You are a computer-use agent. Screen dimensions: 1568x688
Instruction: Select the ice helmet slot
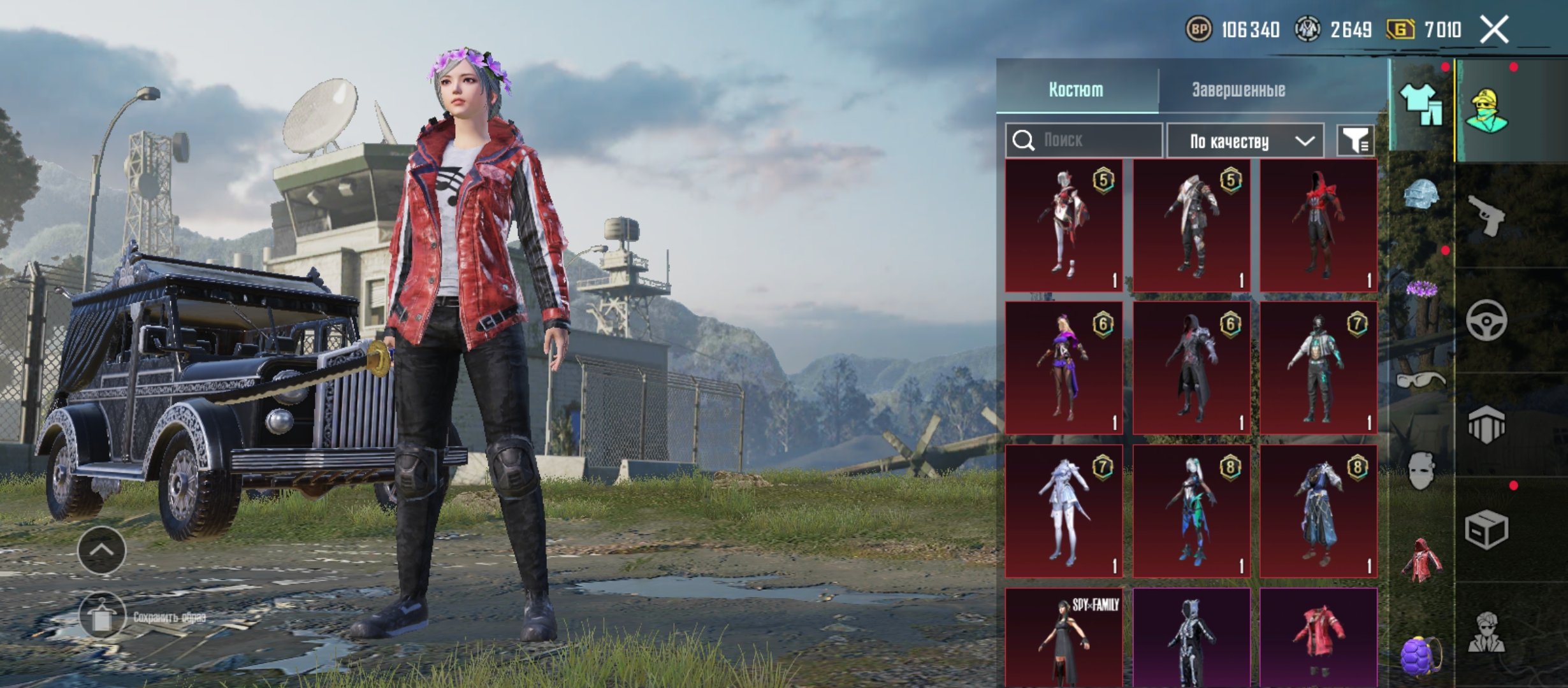click(1421, 194)
